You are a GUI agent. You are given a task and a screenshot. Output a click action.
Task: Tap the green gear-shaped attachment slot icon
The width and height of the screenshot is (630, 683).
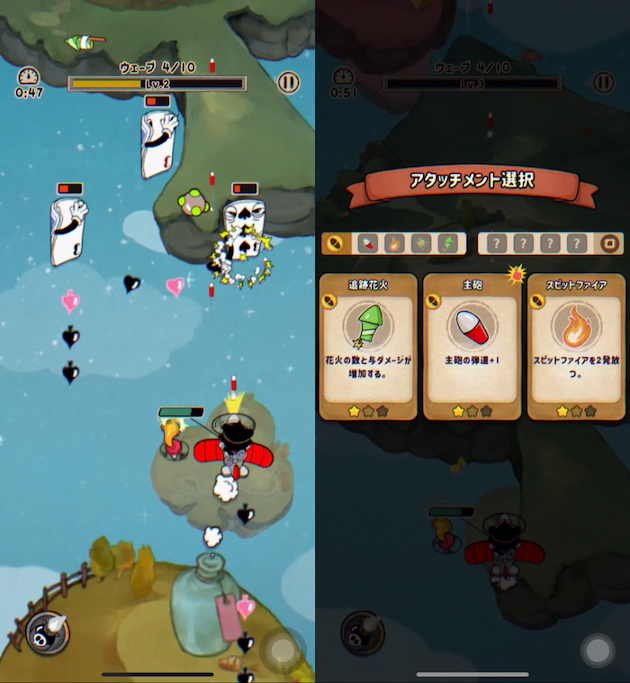pos(420,243)
